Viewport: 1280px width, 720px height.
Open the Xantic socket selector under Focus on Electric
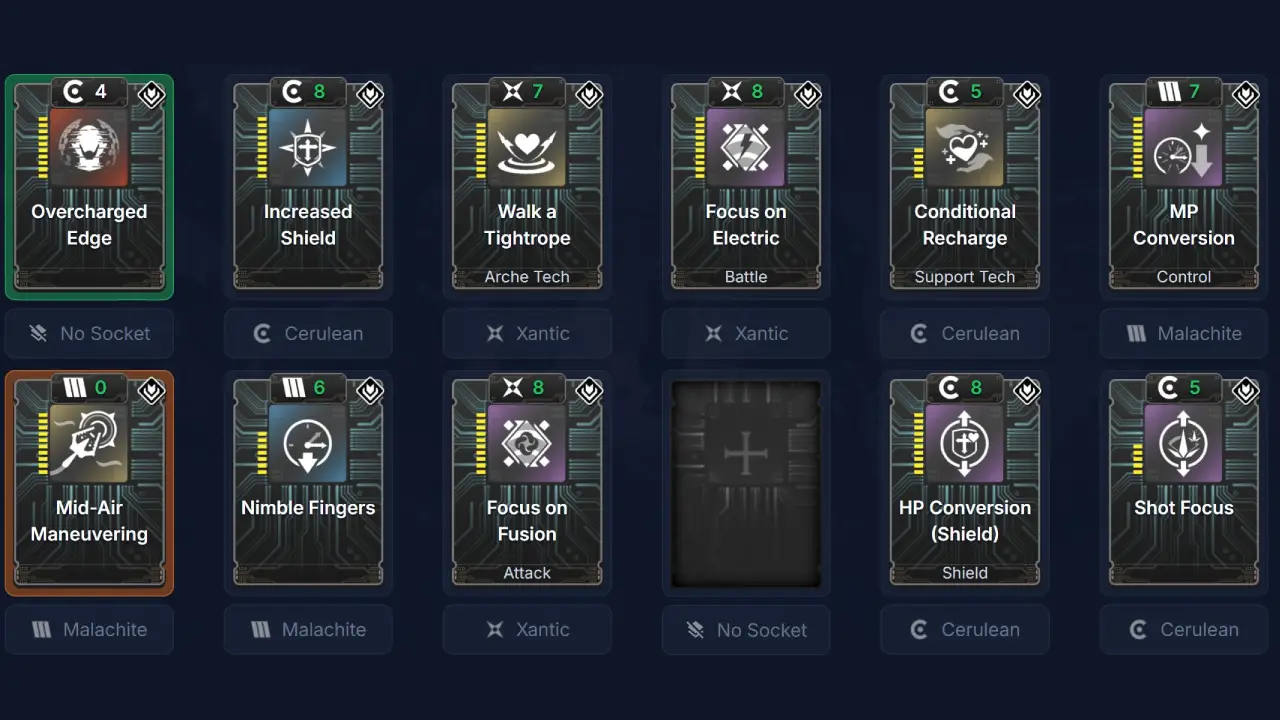[746, 334]
